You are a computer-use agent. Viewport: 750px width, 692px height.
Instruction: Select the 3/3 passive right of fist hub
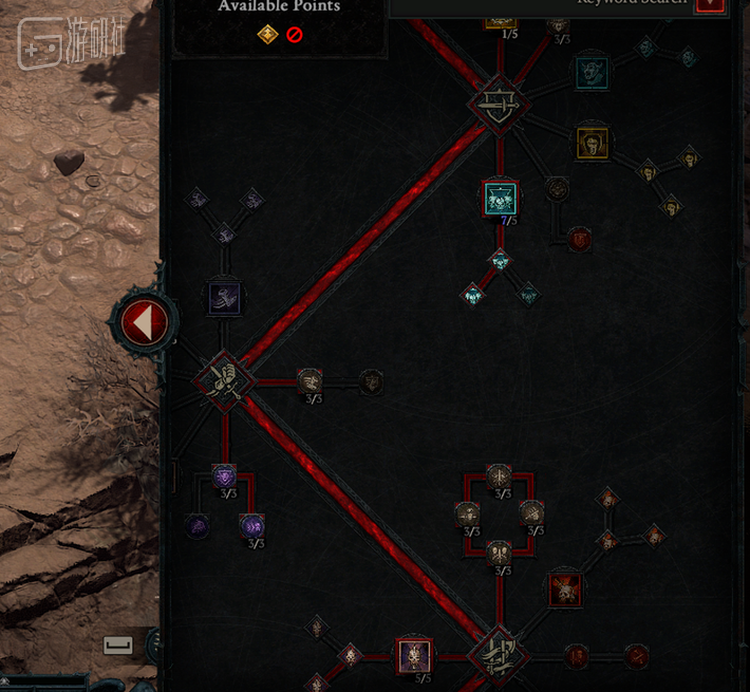[310, 380]
